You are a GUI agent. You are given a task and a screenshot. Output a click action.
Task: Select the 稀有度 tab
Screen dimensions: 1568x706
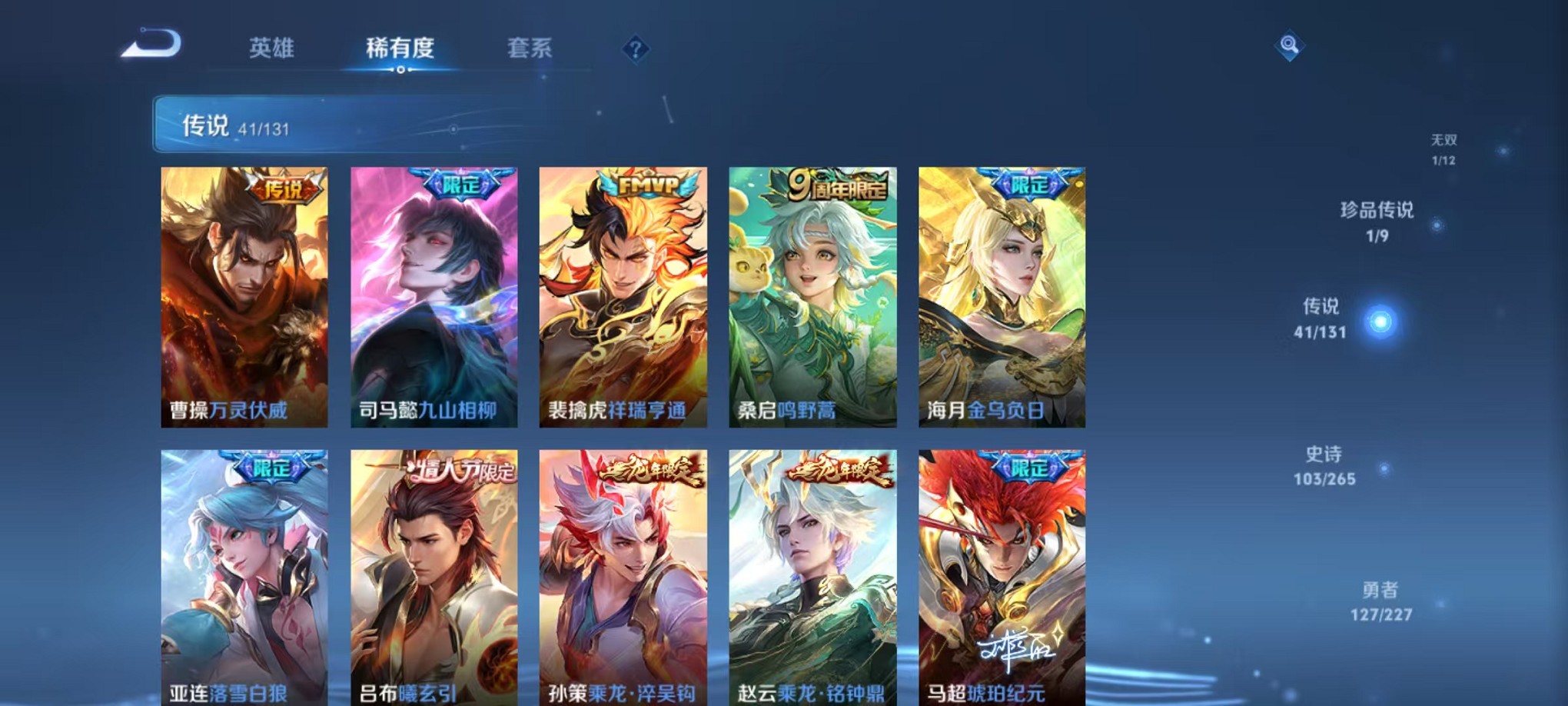[400, 48]
